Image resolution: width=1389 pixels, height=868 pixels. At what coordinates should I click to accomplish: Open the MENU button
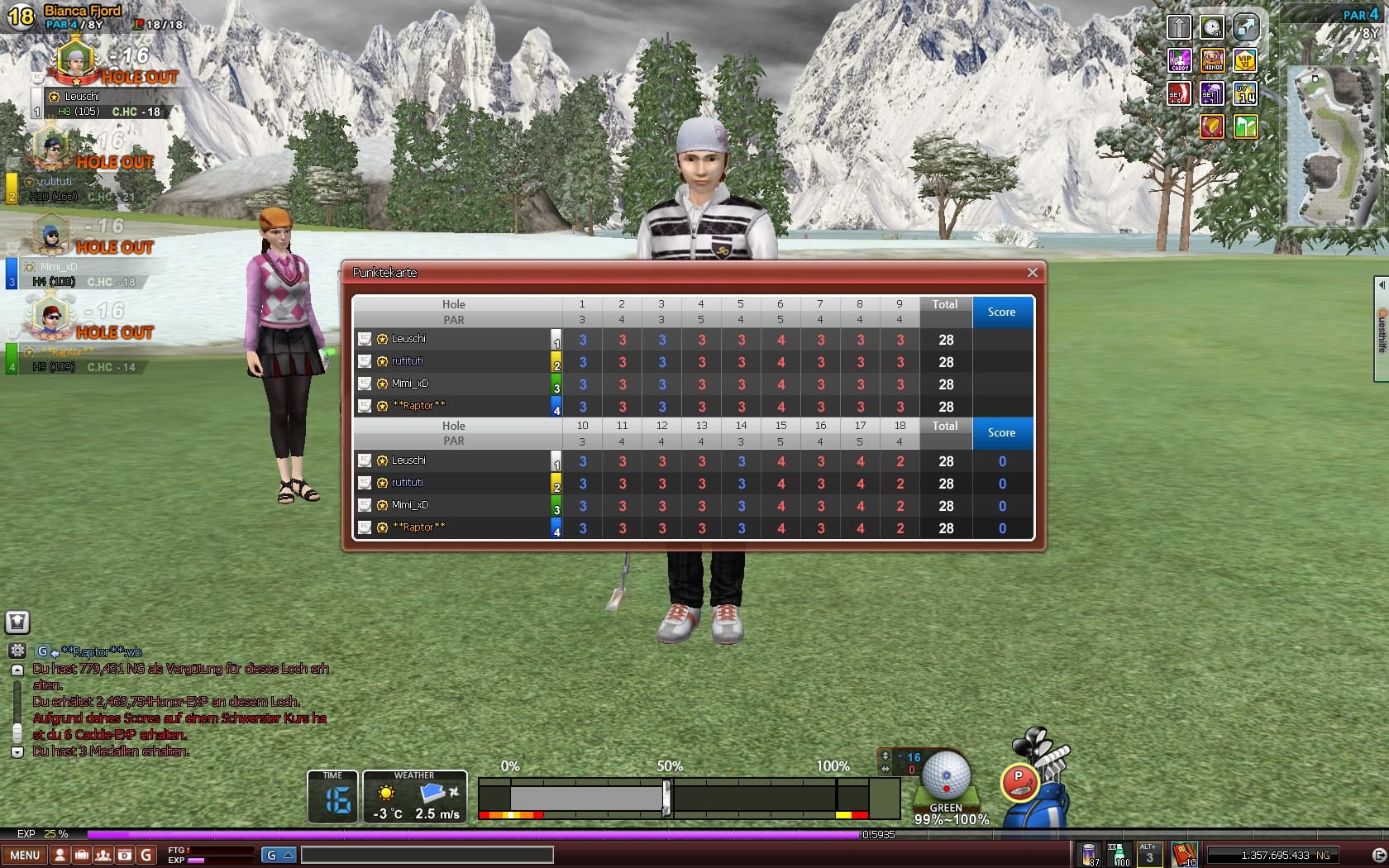click(25, 855)
